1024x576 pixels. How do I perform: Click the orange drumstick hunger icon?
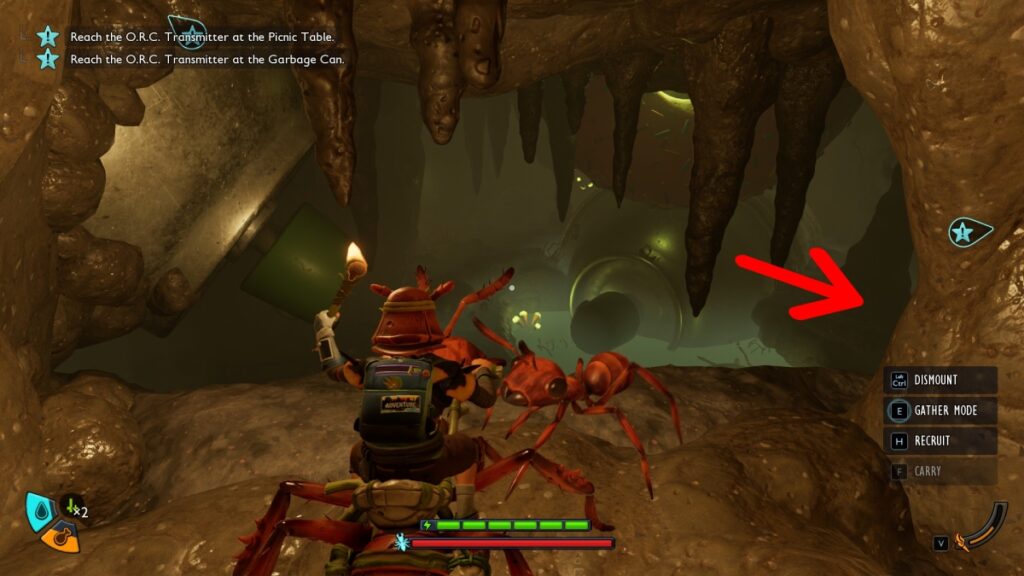pos(61,537)
